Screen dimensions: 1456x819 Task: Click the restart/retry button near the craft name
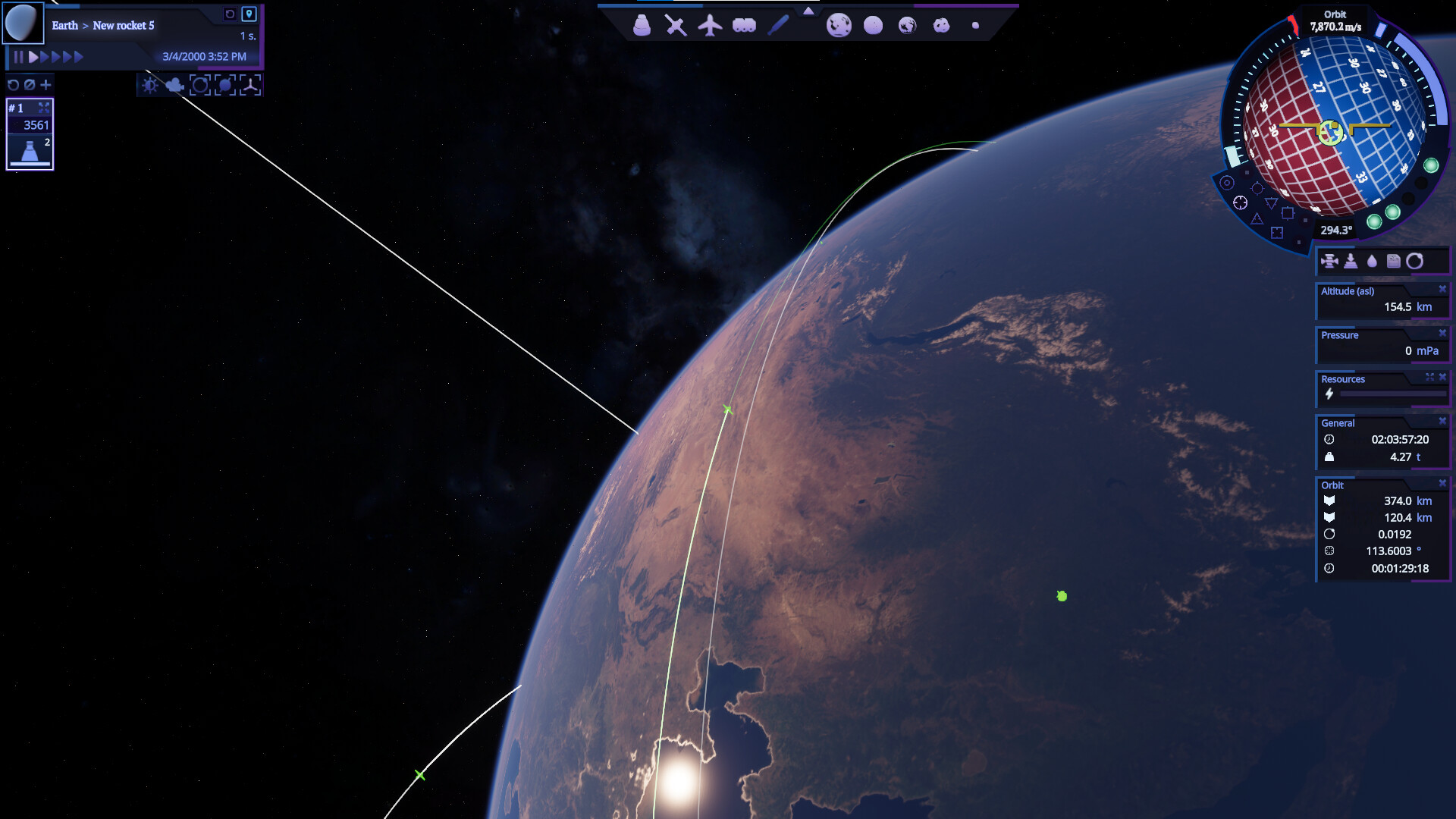point(231,14)
